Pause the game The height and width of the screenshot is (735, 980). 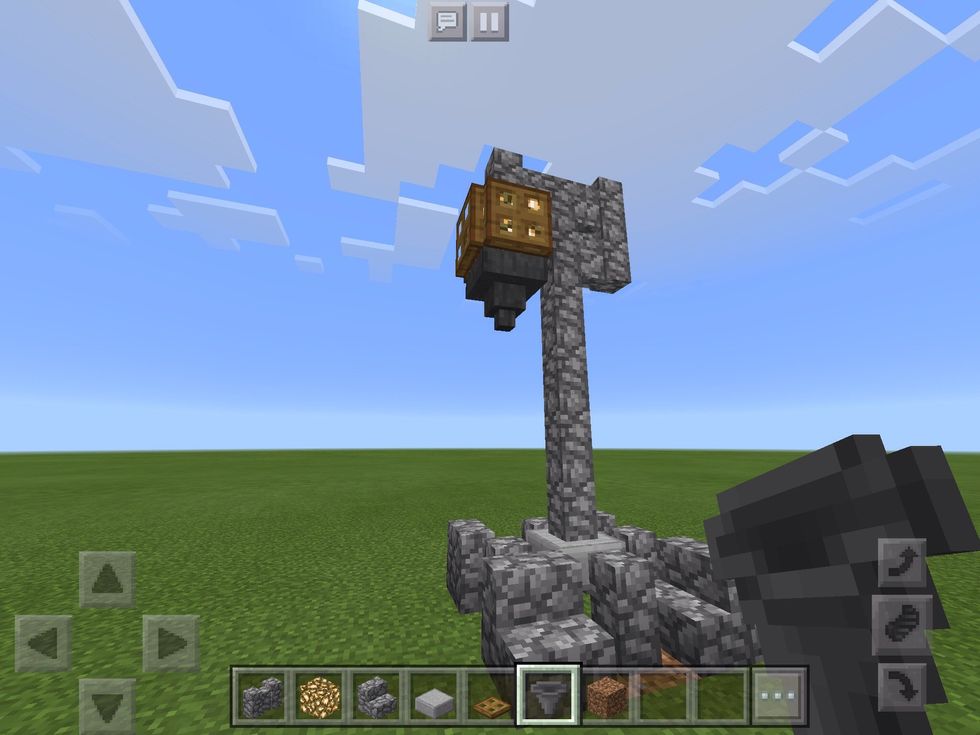tap(489, 22)
